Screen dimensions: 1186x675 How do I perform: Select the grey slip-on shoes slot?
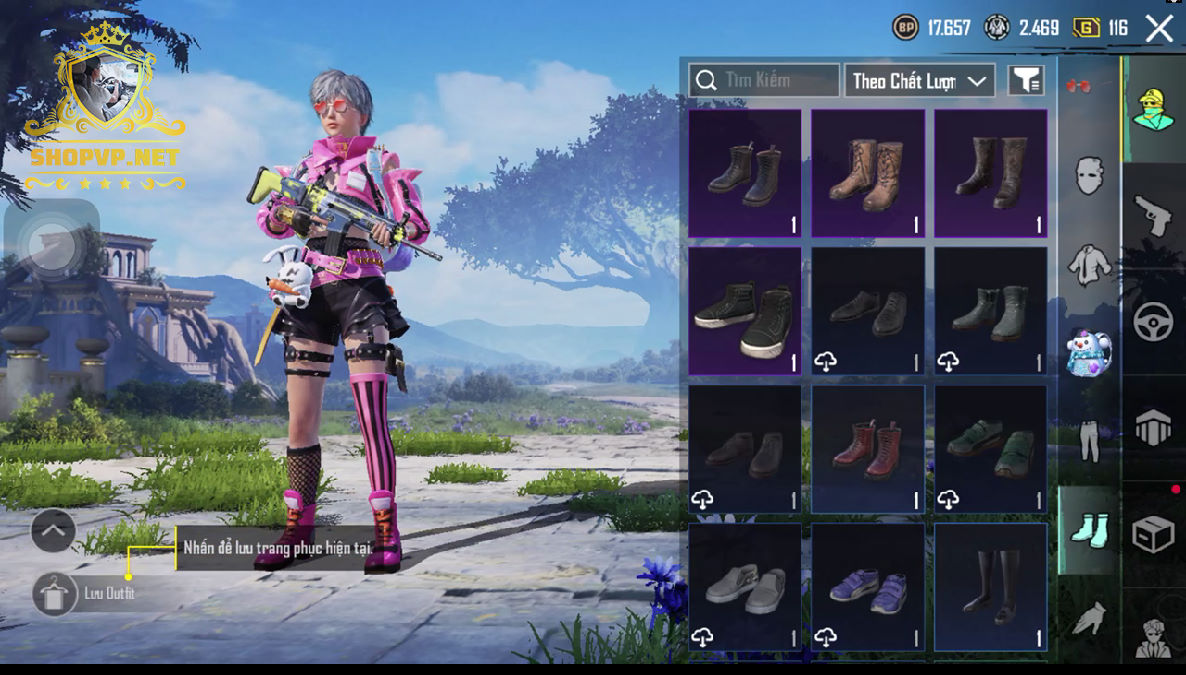[x=745, y=587]
